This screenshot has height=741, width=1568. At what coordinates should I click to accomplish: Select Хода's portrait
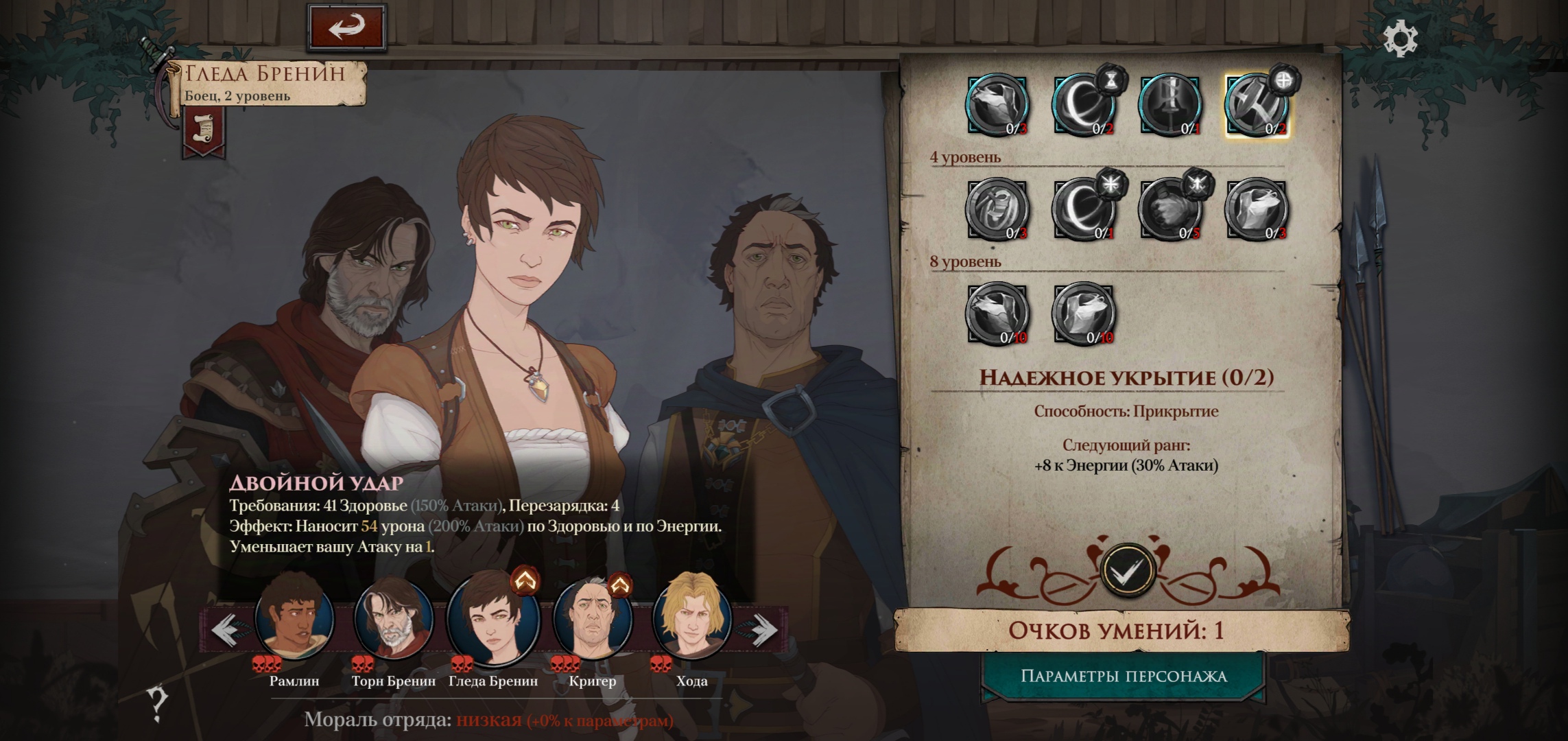coord(691,617)
